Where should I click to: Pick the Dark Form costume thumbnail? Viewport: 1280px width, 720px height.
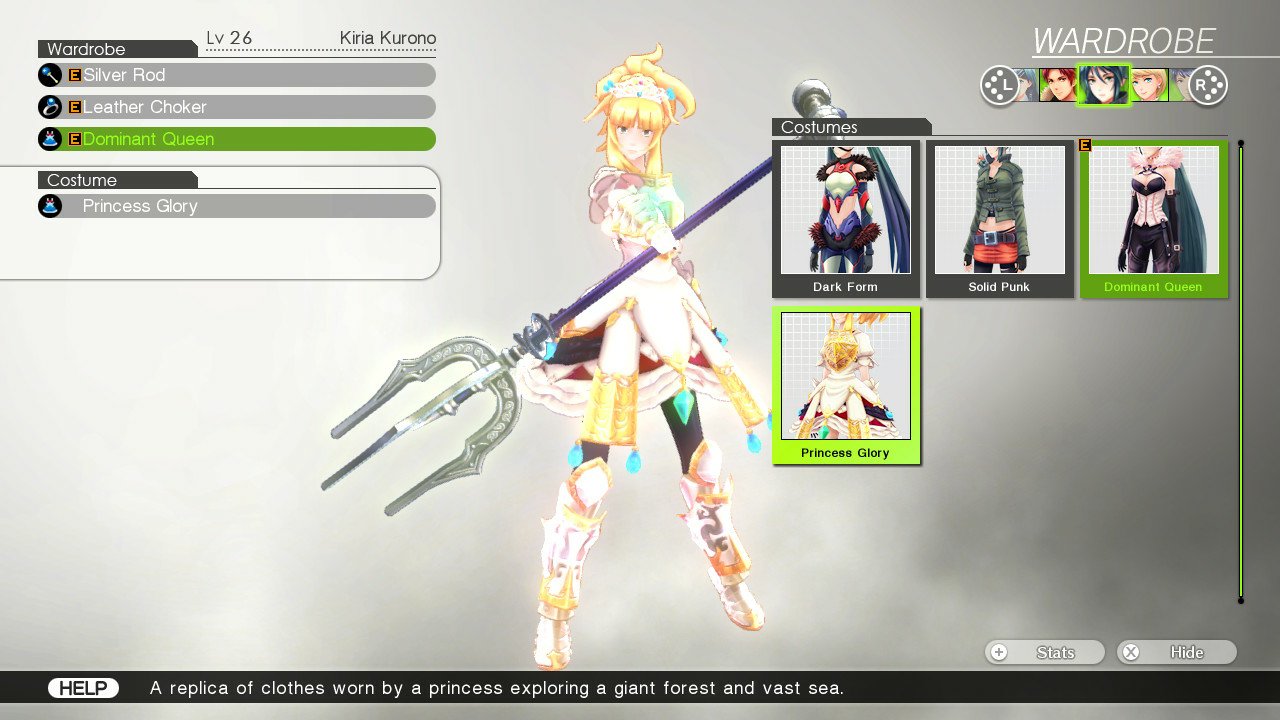tap(845, 219)
